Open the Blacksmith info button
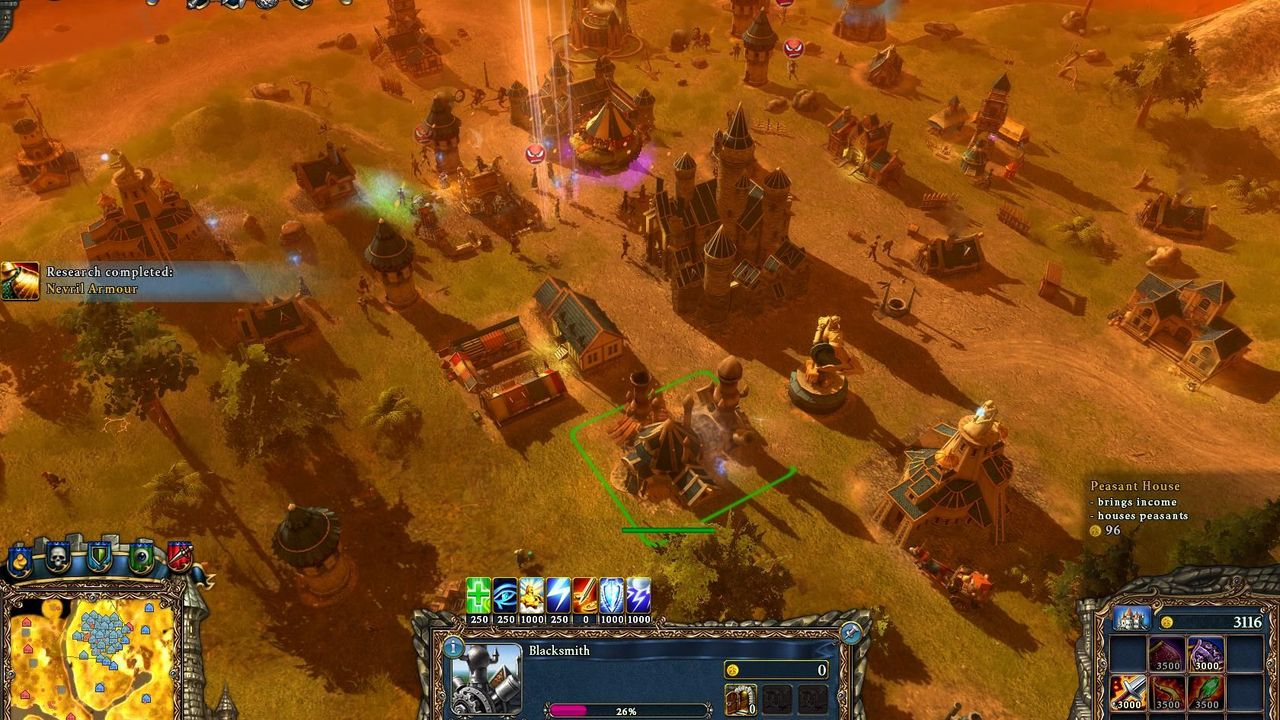 (453, 648)
